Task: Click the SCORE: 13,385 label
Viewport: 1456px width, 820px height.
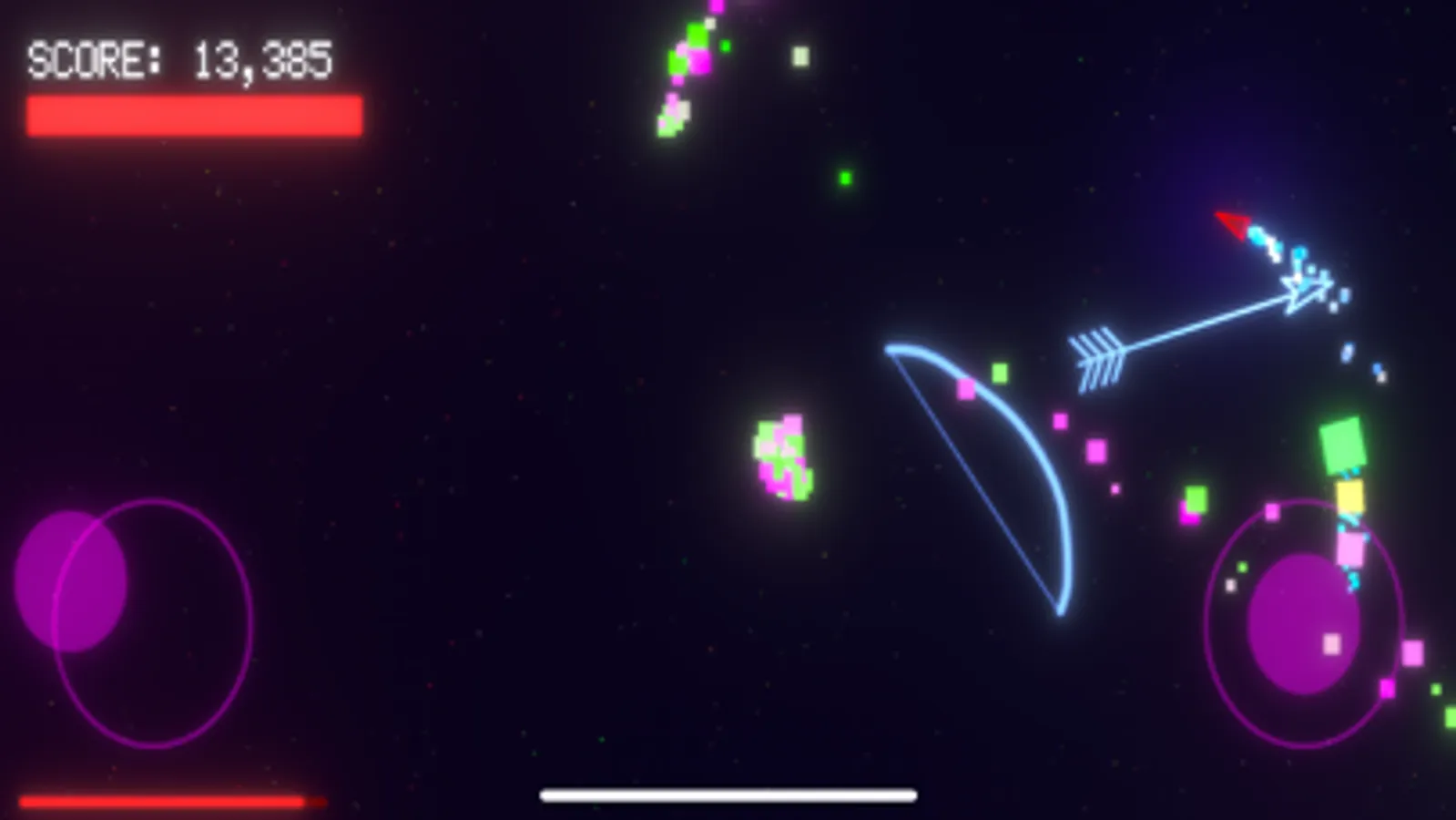Action: [178, 60]
